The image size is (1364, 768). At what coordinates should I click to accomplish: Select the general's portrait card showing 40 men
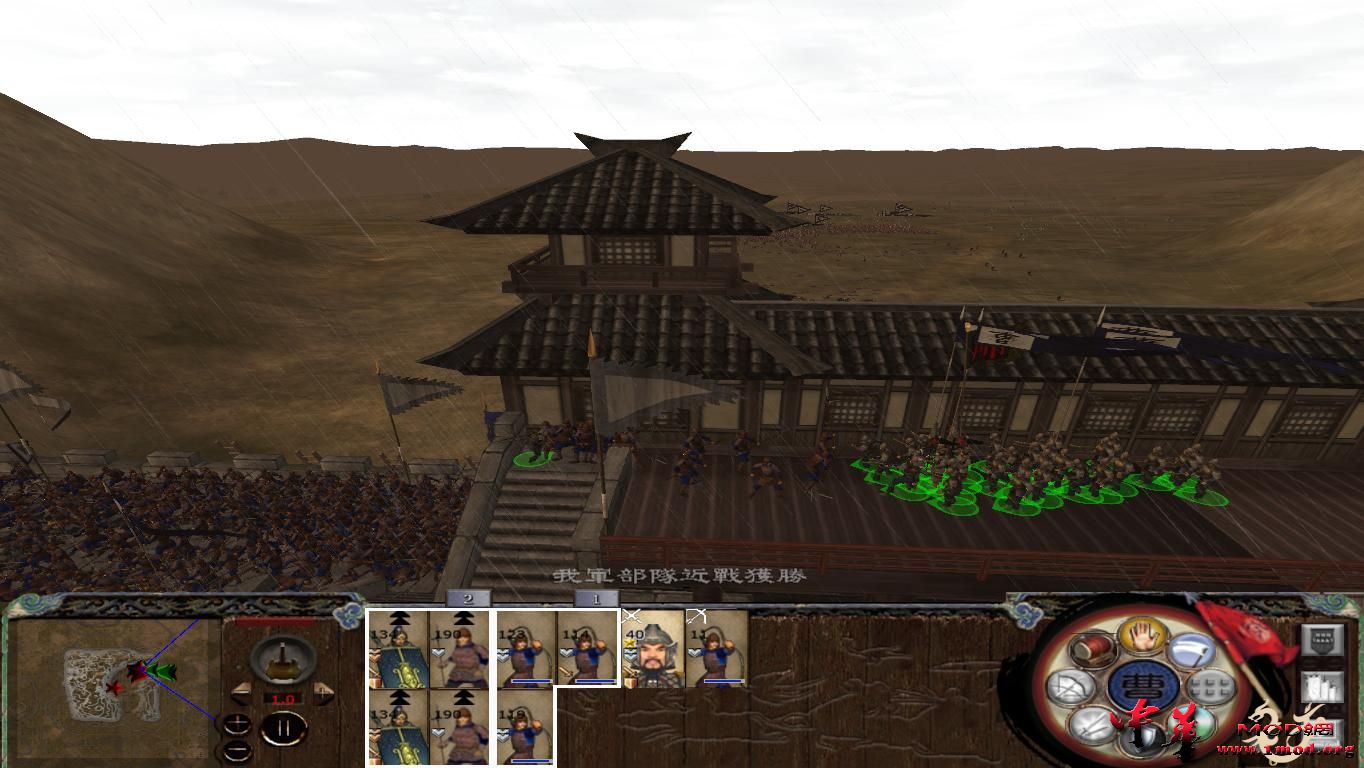(652, 650)
